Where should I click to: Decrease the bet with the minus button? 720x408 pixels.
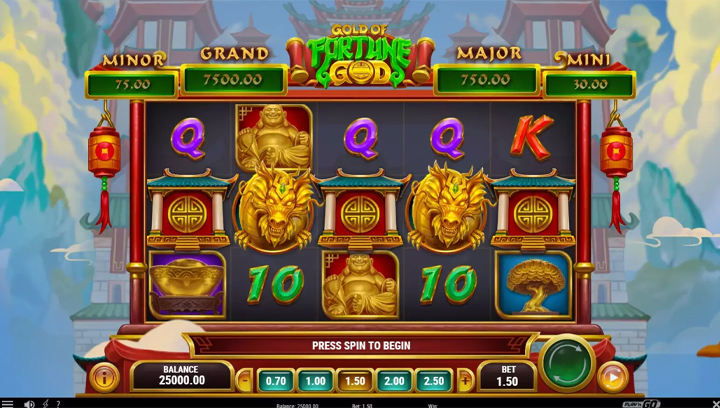coord(246,381)
